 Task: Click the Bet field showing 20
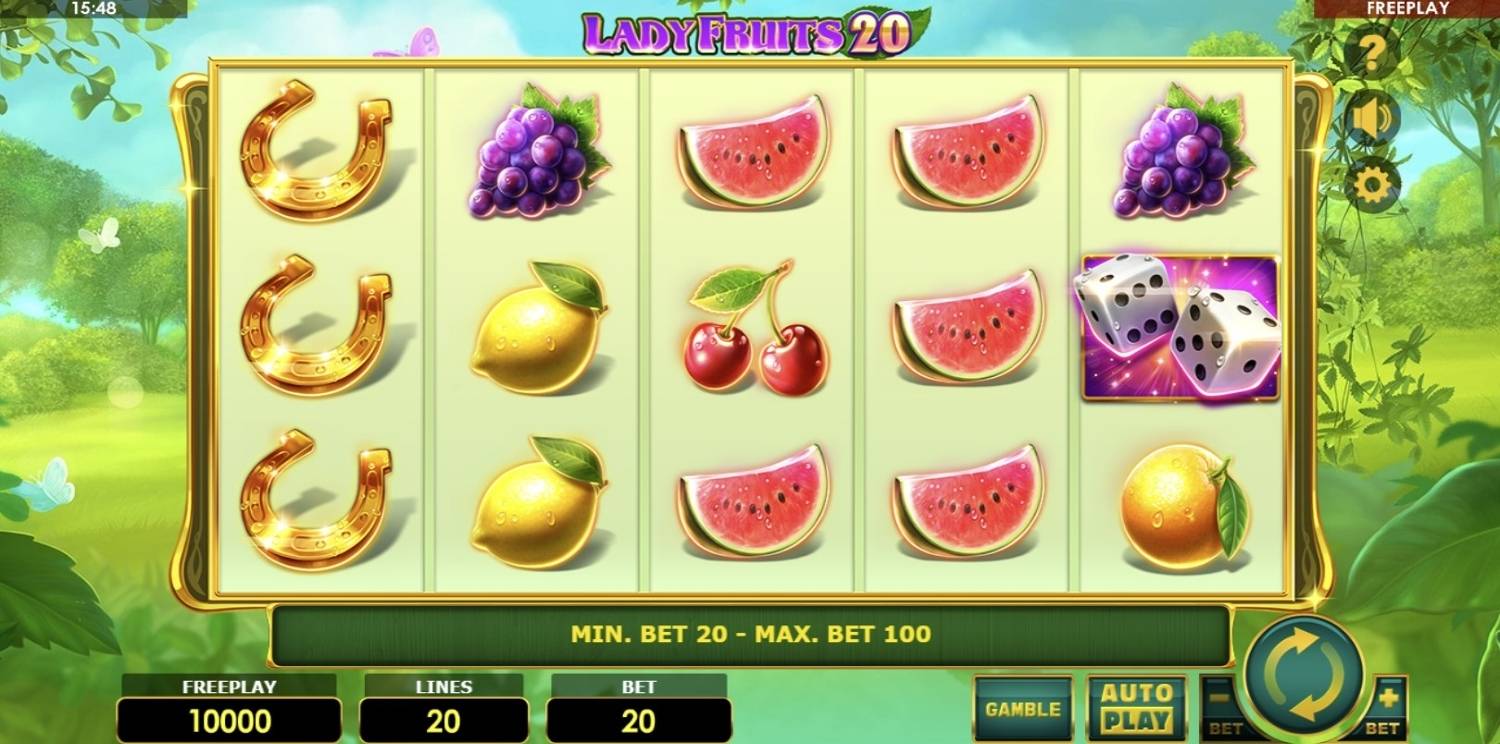coord(637,718)
